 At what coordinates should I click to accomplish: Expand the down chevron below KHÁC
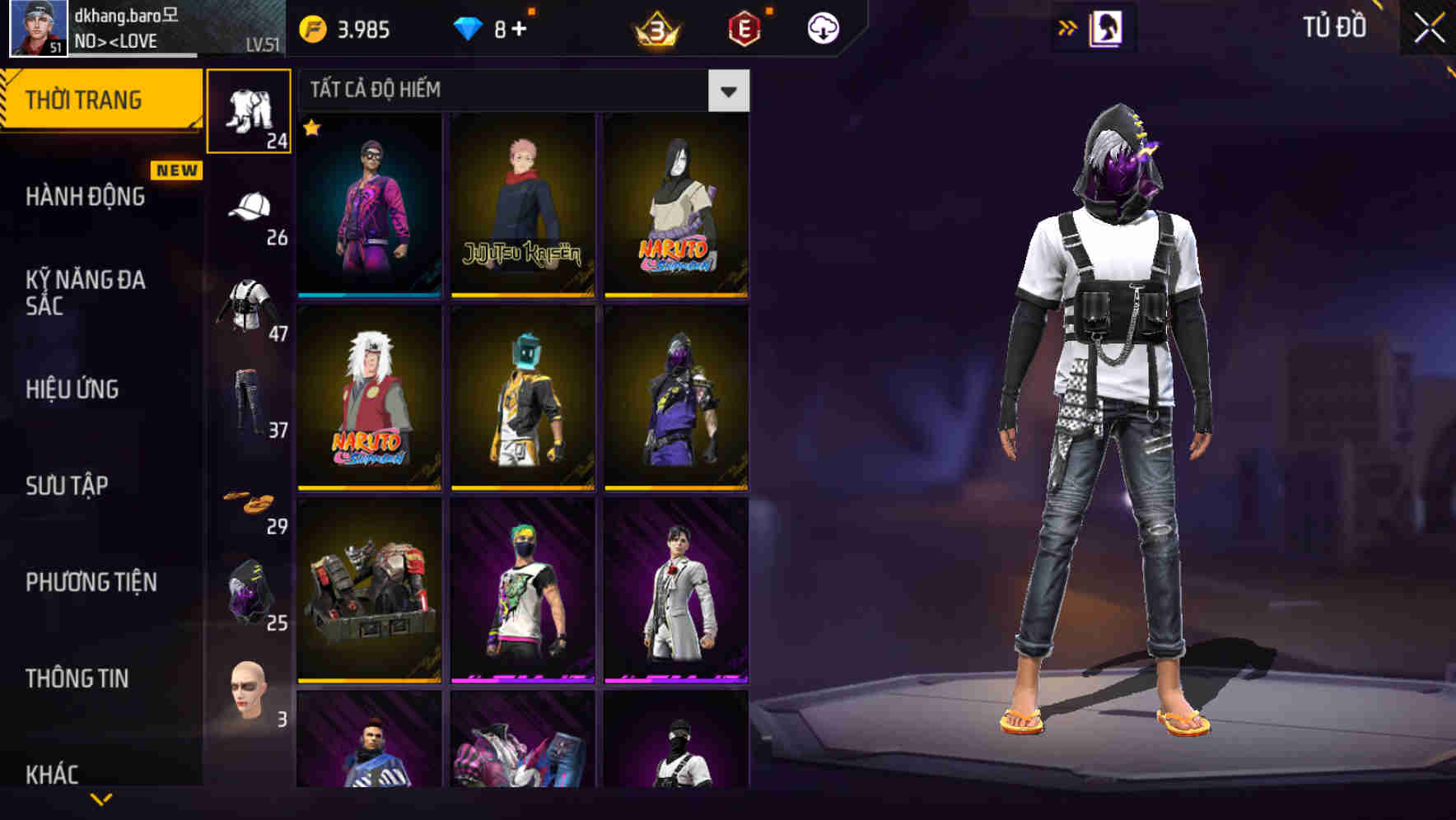click(x=102, y=798)
